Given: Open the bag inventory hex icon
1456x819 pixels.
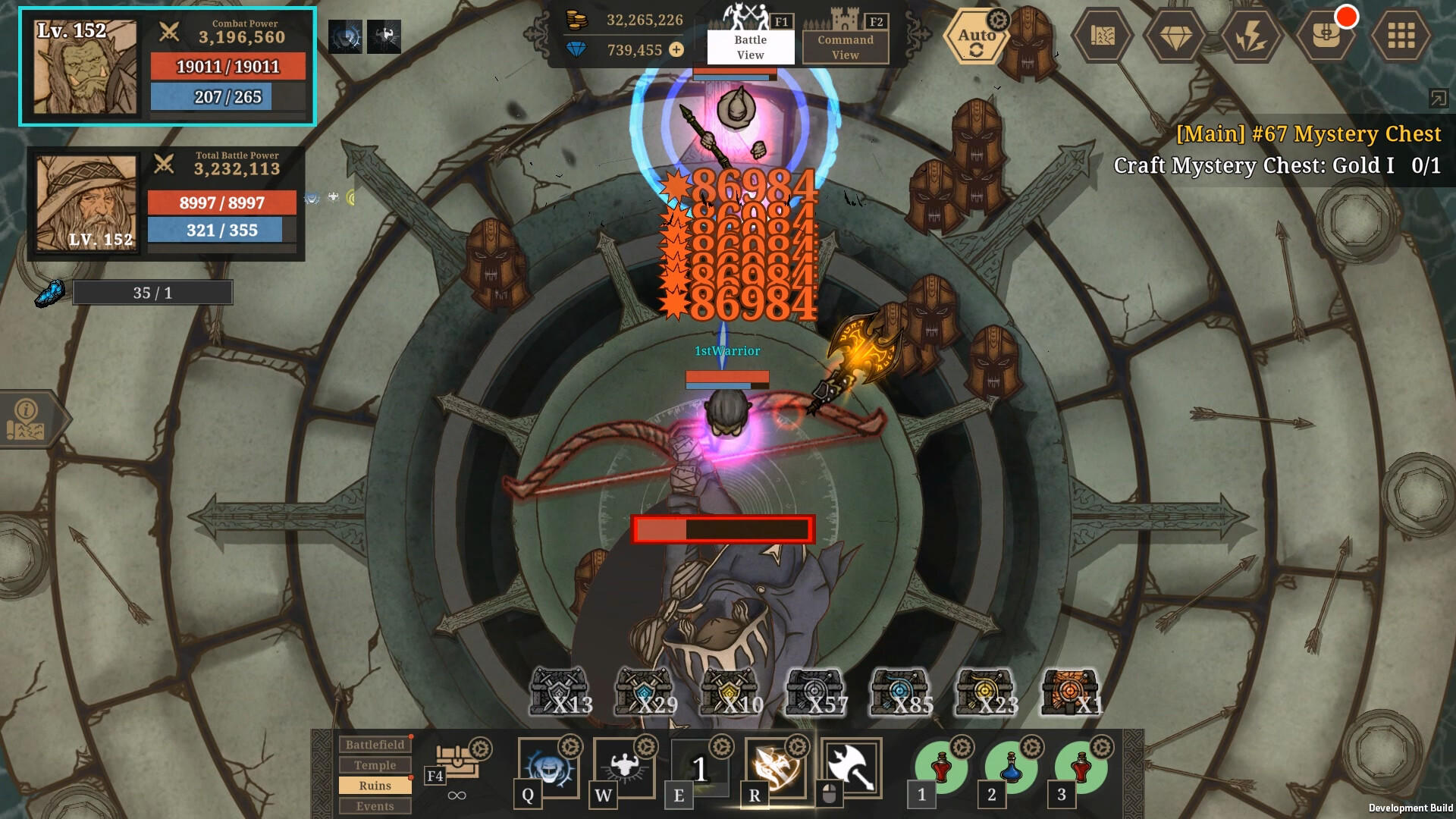Looking at the screenshot, I should click(1326, 34).
